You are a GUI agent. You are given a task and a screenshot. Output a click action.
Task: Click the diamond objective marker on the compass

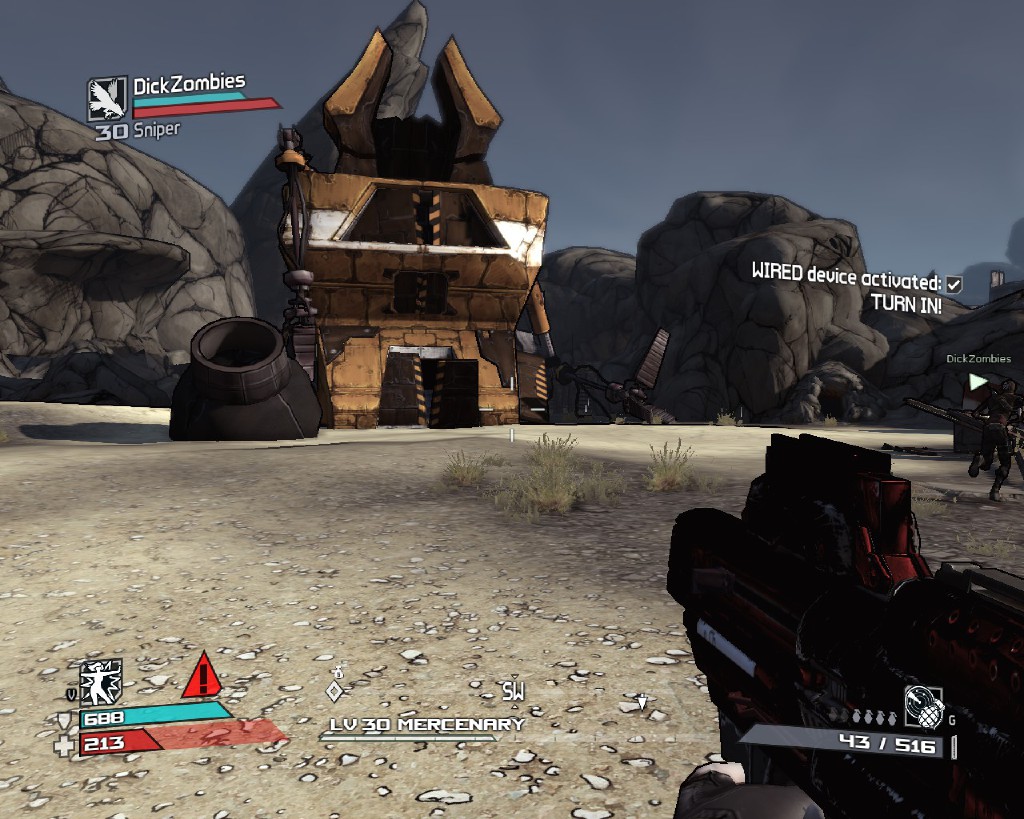point(336,690)
